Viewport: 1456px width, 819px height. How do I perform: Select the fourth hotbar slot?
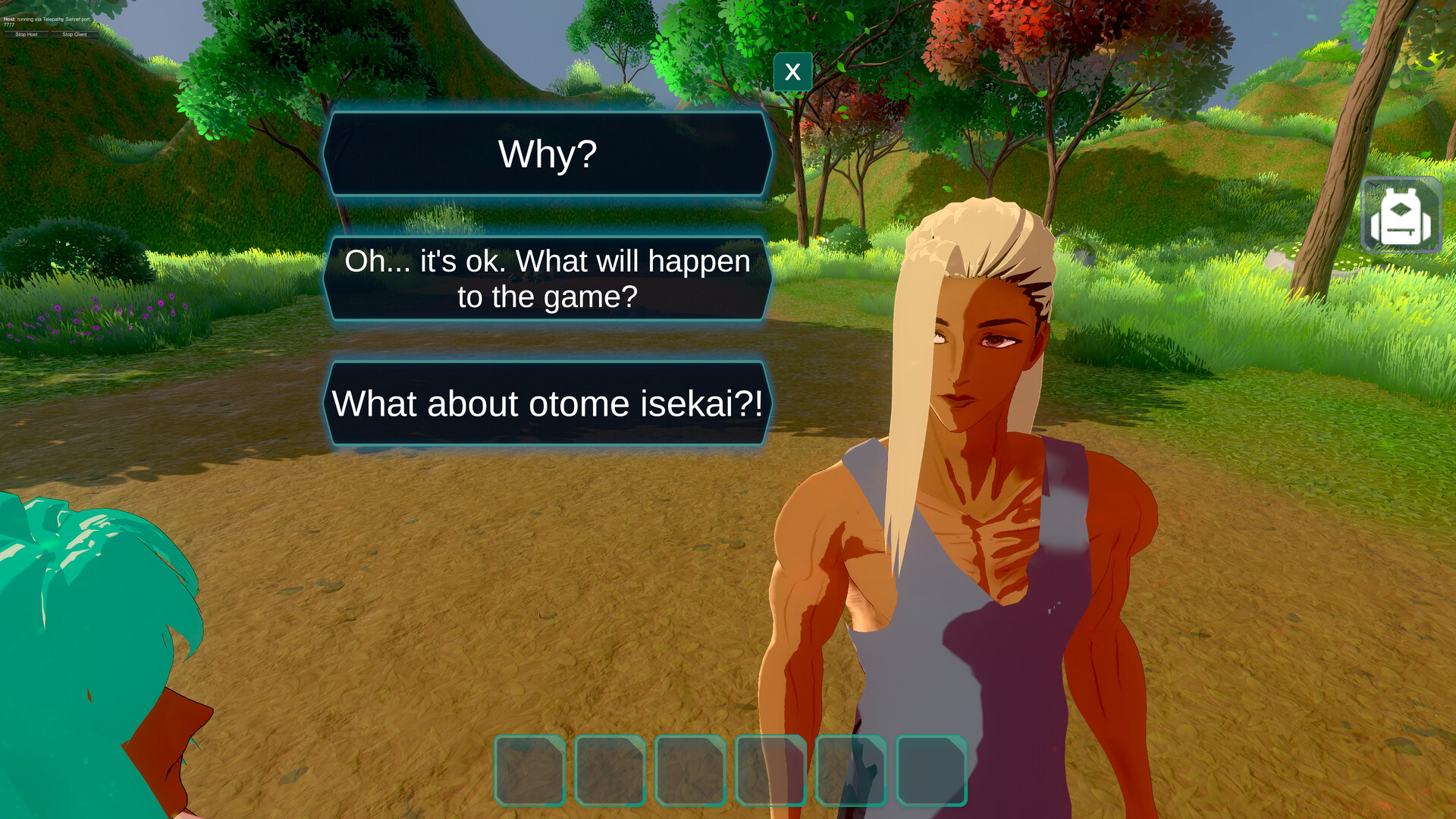point(771,769)
